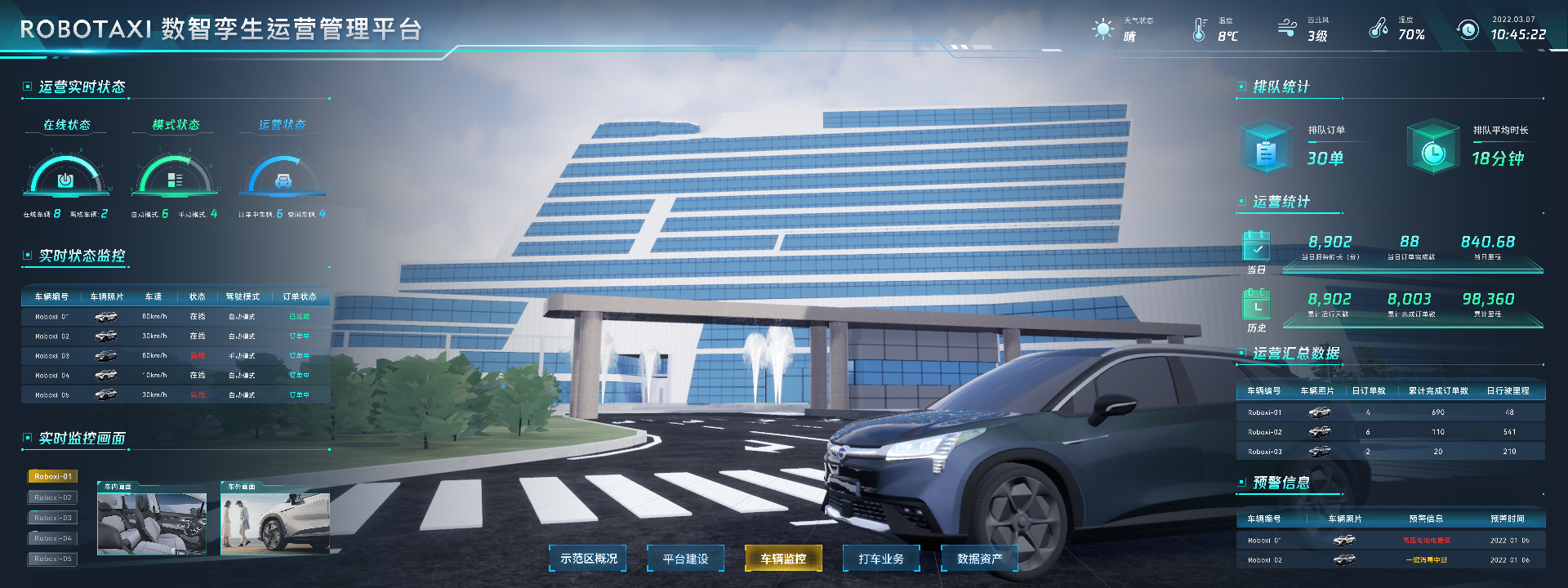Image resolution: width=1568 pixels, height=588 pixels.
Task: Go to the 打车业务 tab
Action: 881,559
